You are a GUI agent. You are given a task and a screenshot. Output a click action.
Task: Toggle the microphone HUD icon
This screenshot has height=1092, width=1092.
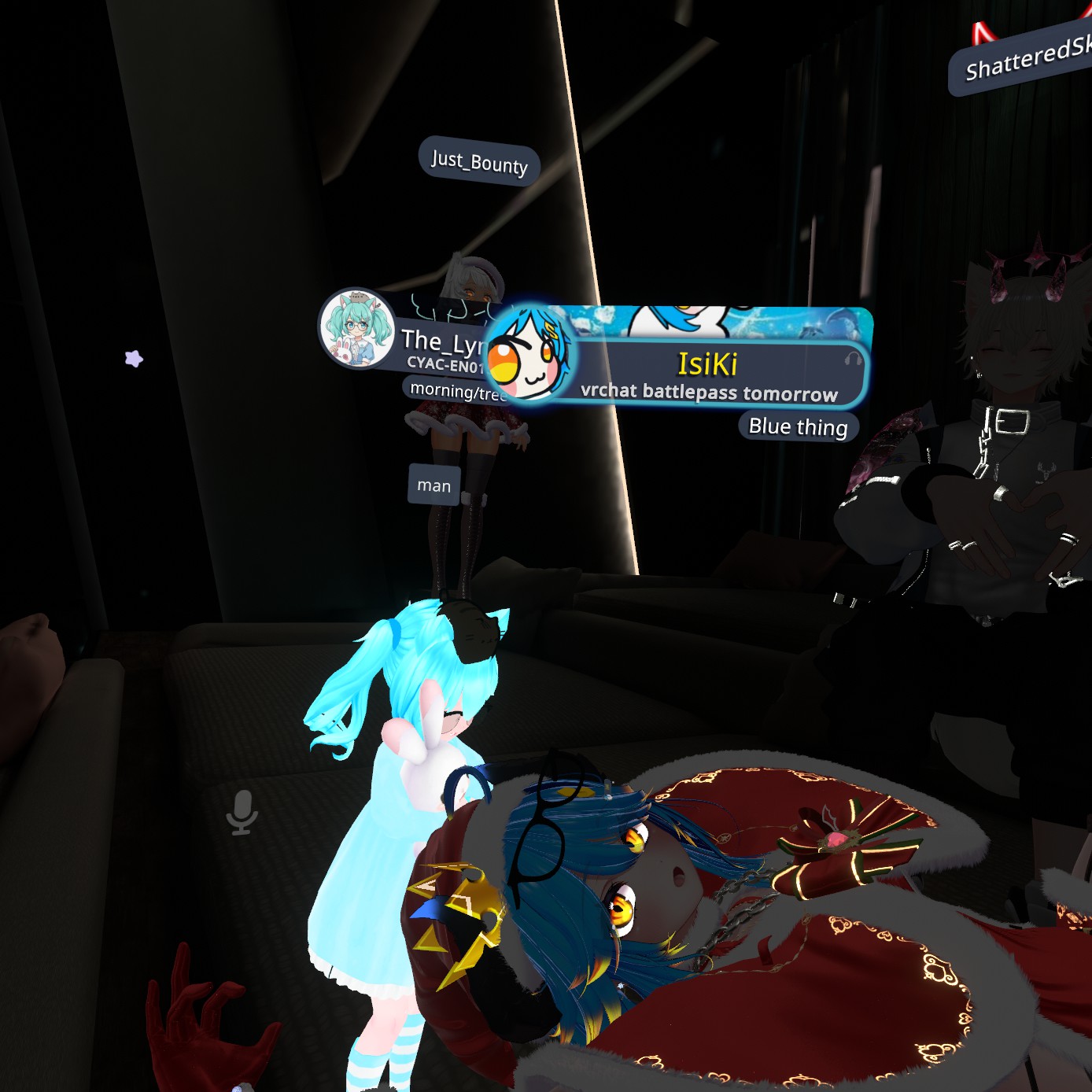(242, 812)
